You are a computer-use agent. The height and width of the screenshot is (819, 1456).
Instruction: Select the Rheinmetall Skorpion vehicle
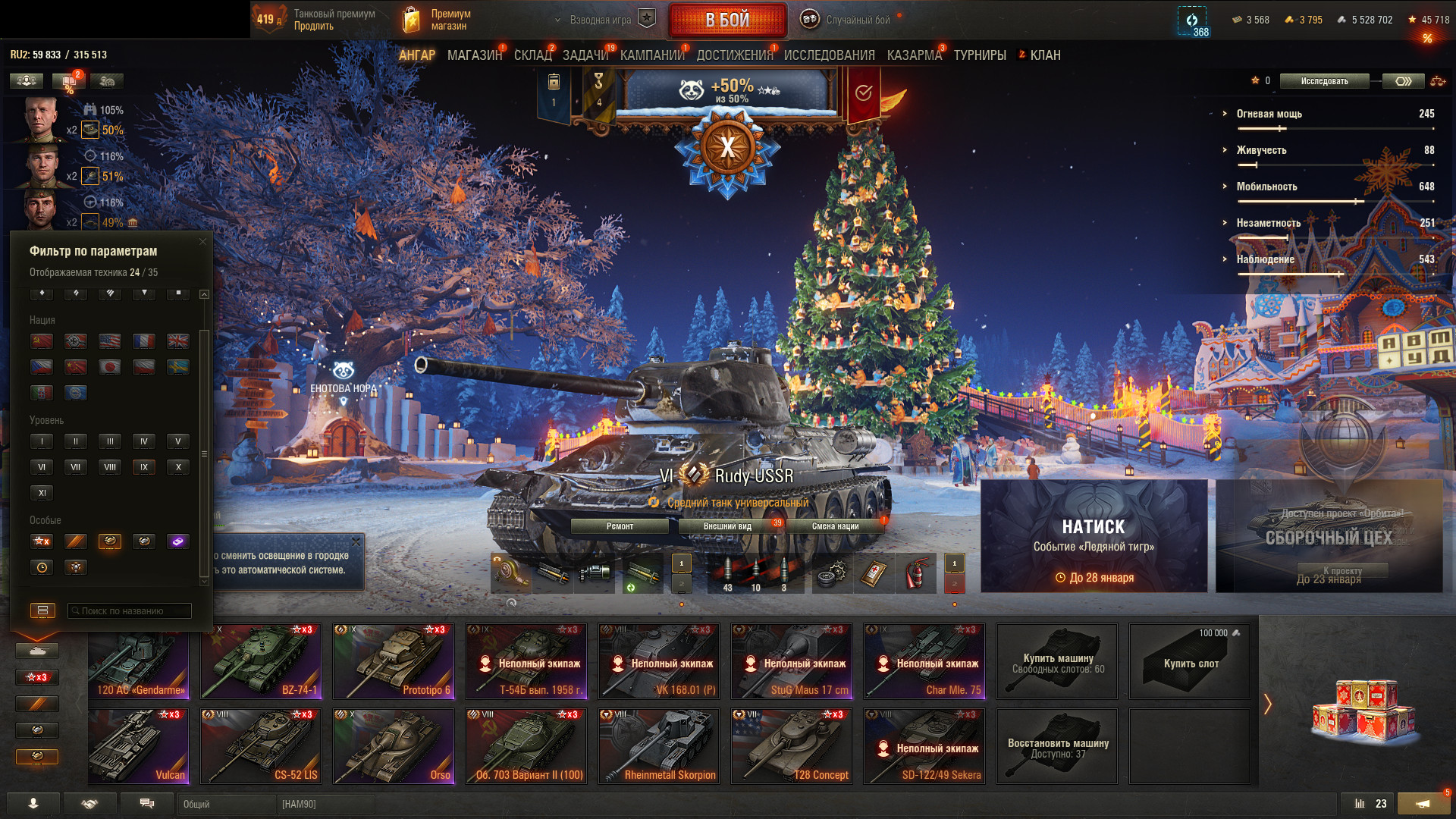pos(659,745)
